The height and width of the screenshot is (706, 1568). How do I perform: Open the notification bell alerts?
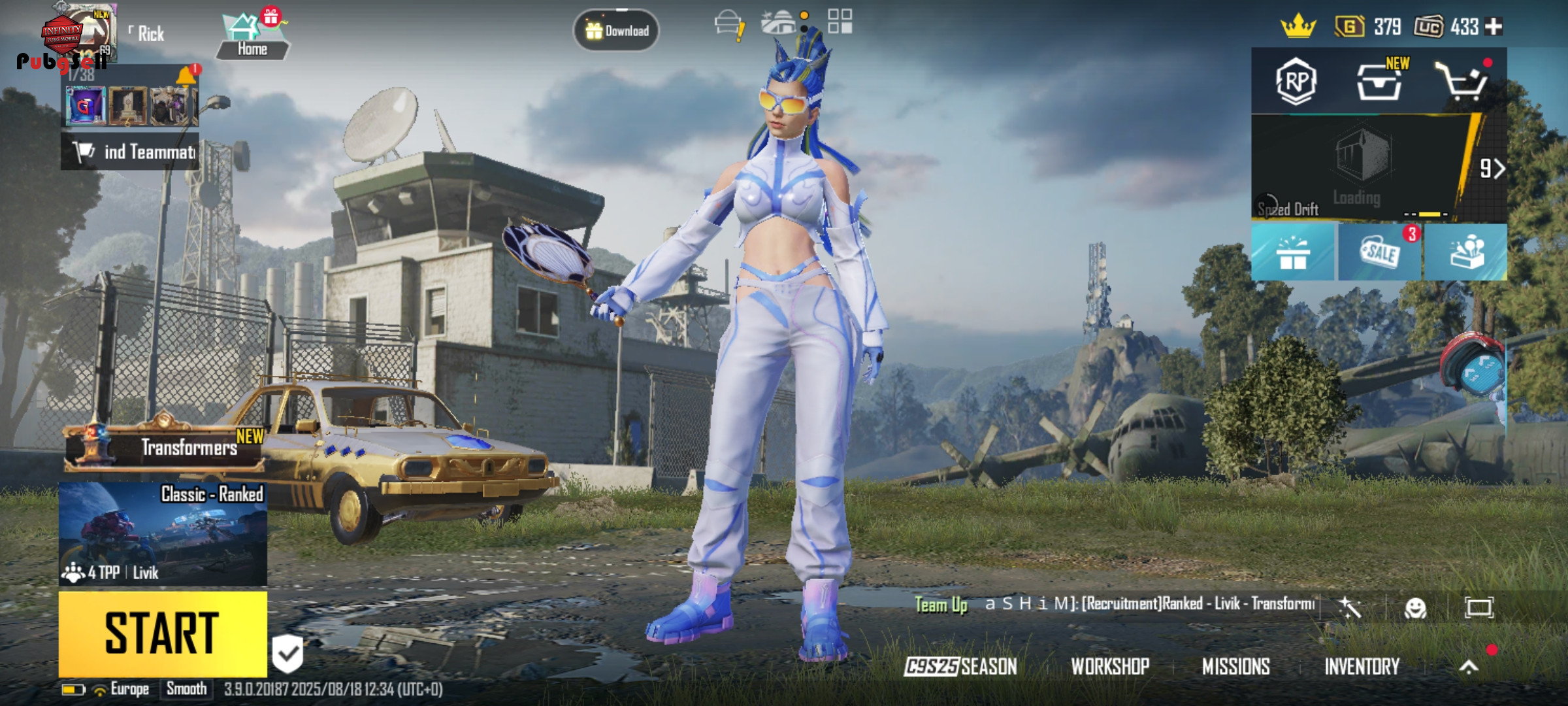click(186, 76)
